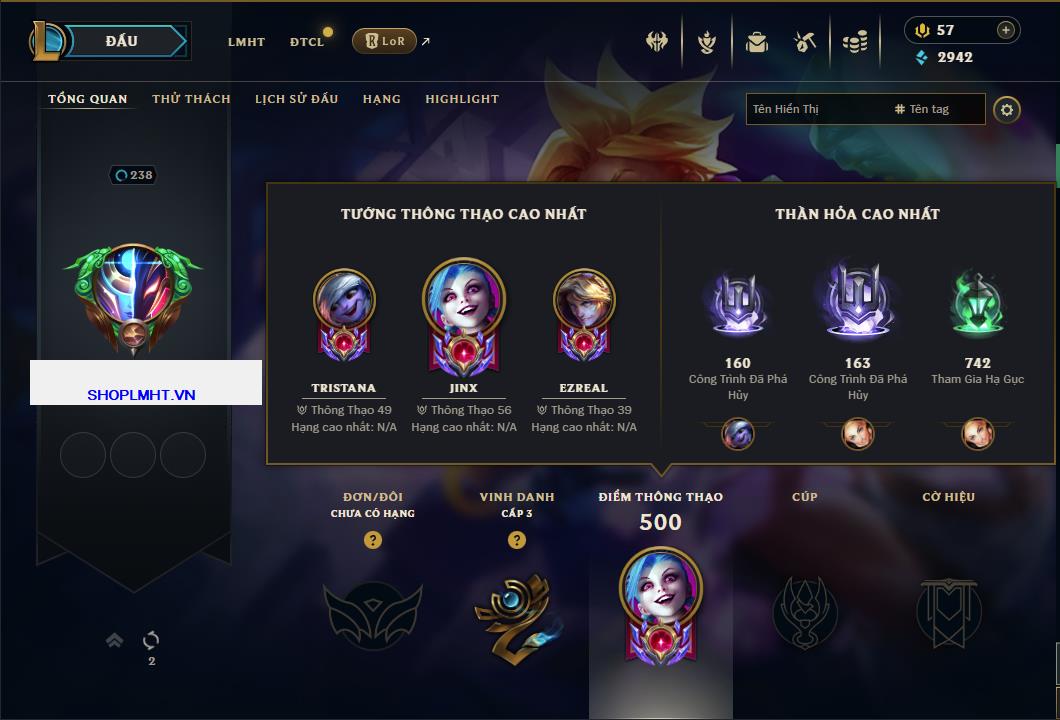This screenshot has width=1060, height=720.
Task: Open the backpack collection icon
Action: [x=756, y=42]
